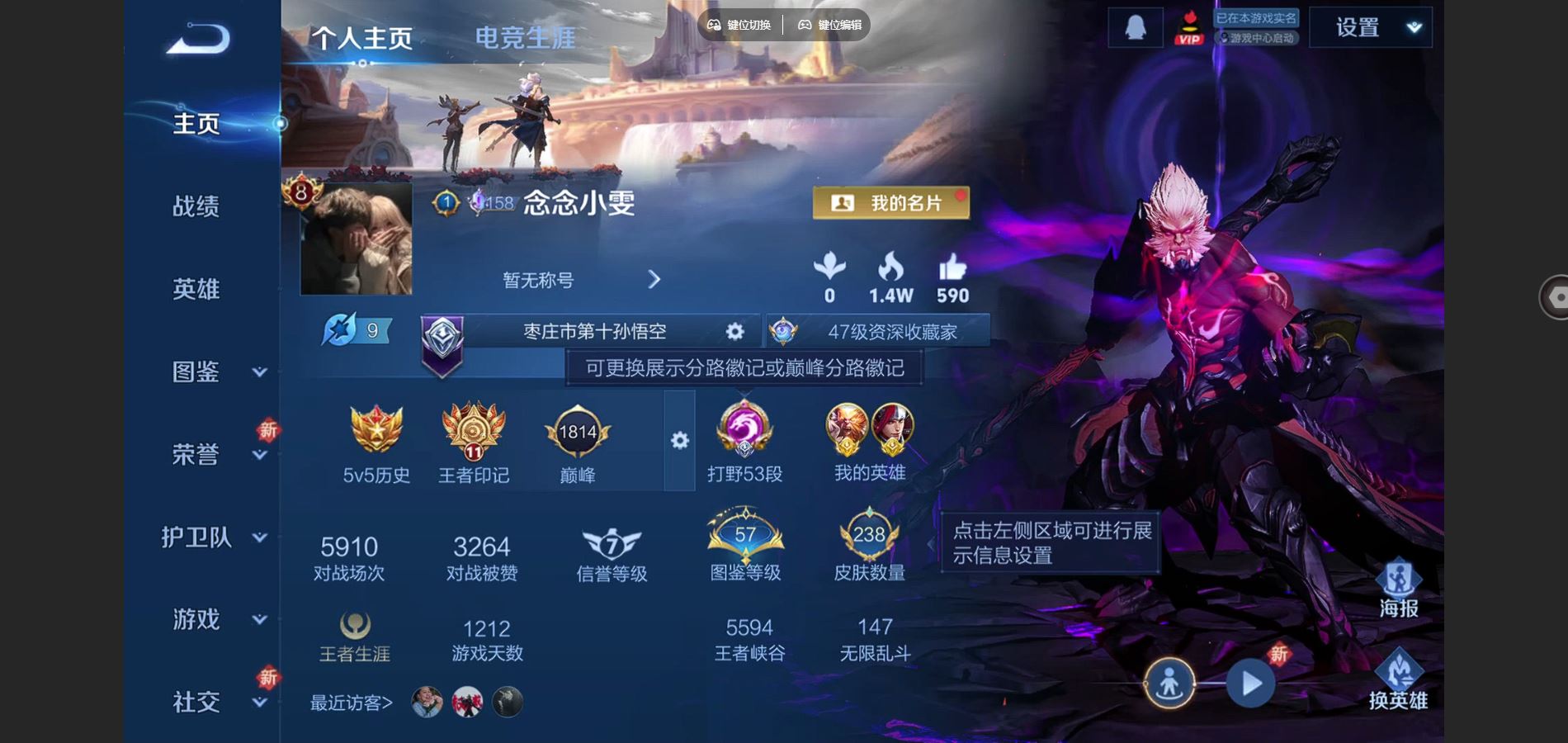This screenshot has height=743, width=1568.
Task: Click the gear beside 枣庄市第十孙悟空 title
Action: tap(733, 331)
